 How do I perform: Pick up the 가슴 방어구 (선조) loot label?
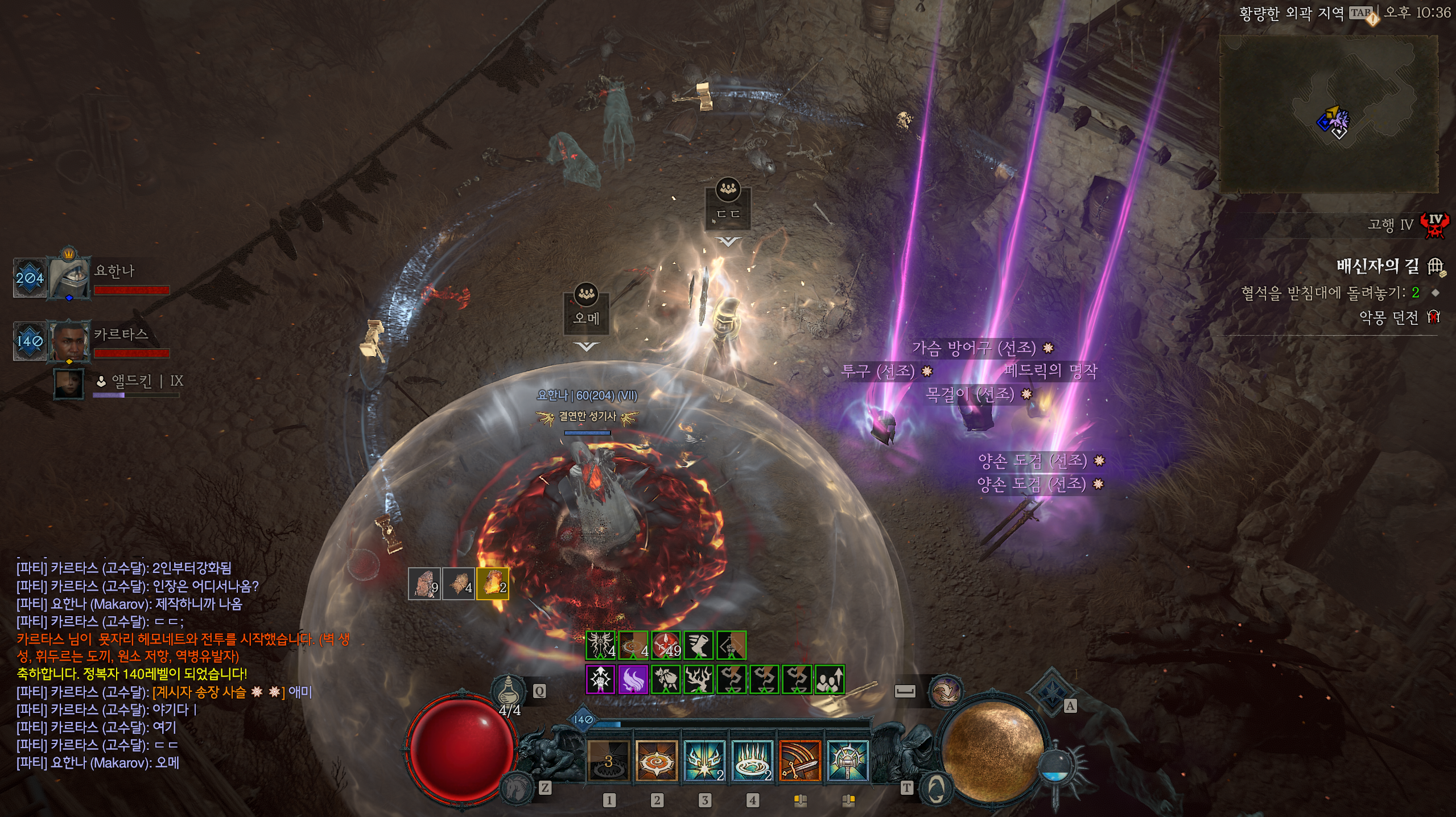(x=974, y=347)
